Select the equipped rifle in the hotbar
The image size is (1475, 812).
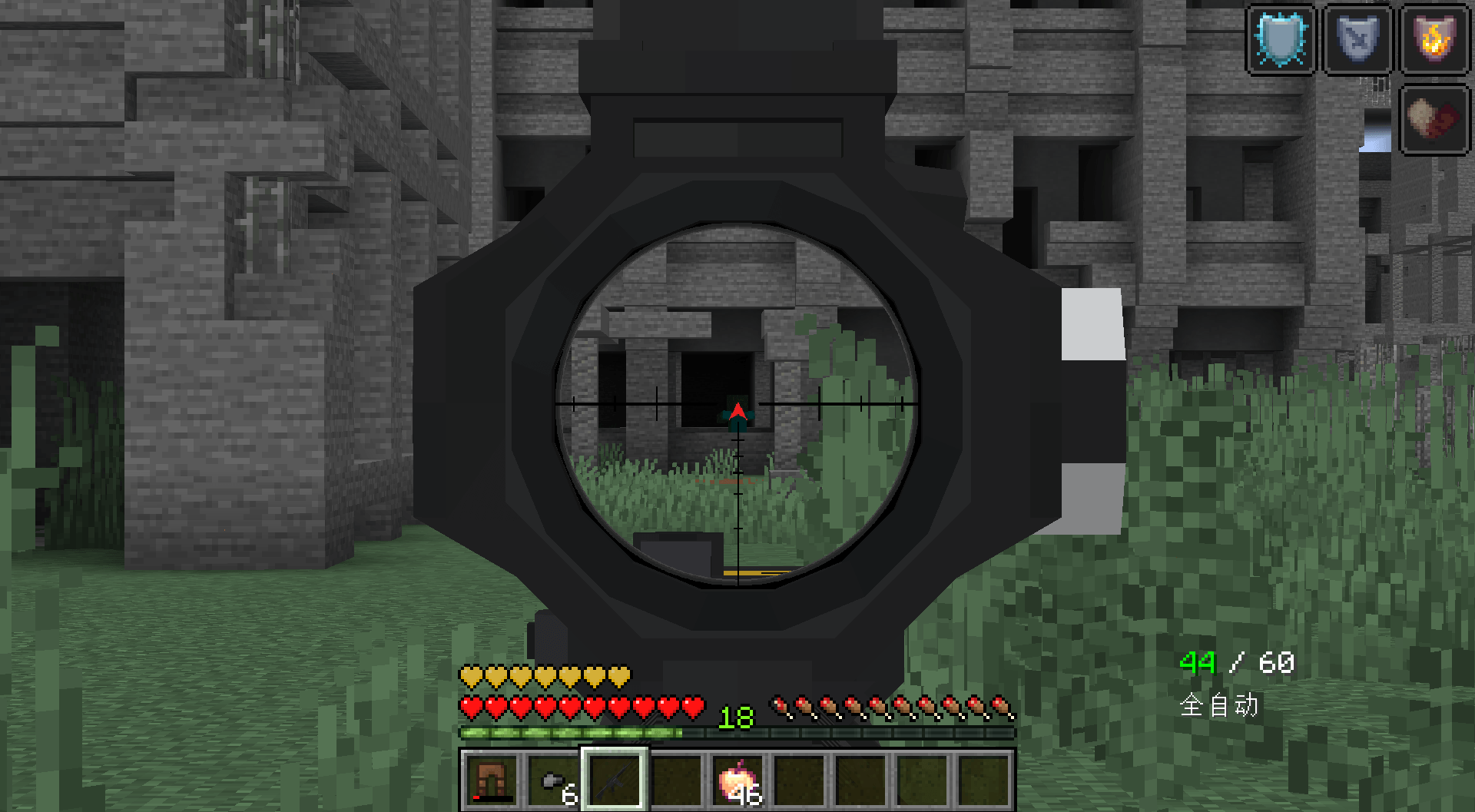tap(615, 780)
